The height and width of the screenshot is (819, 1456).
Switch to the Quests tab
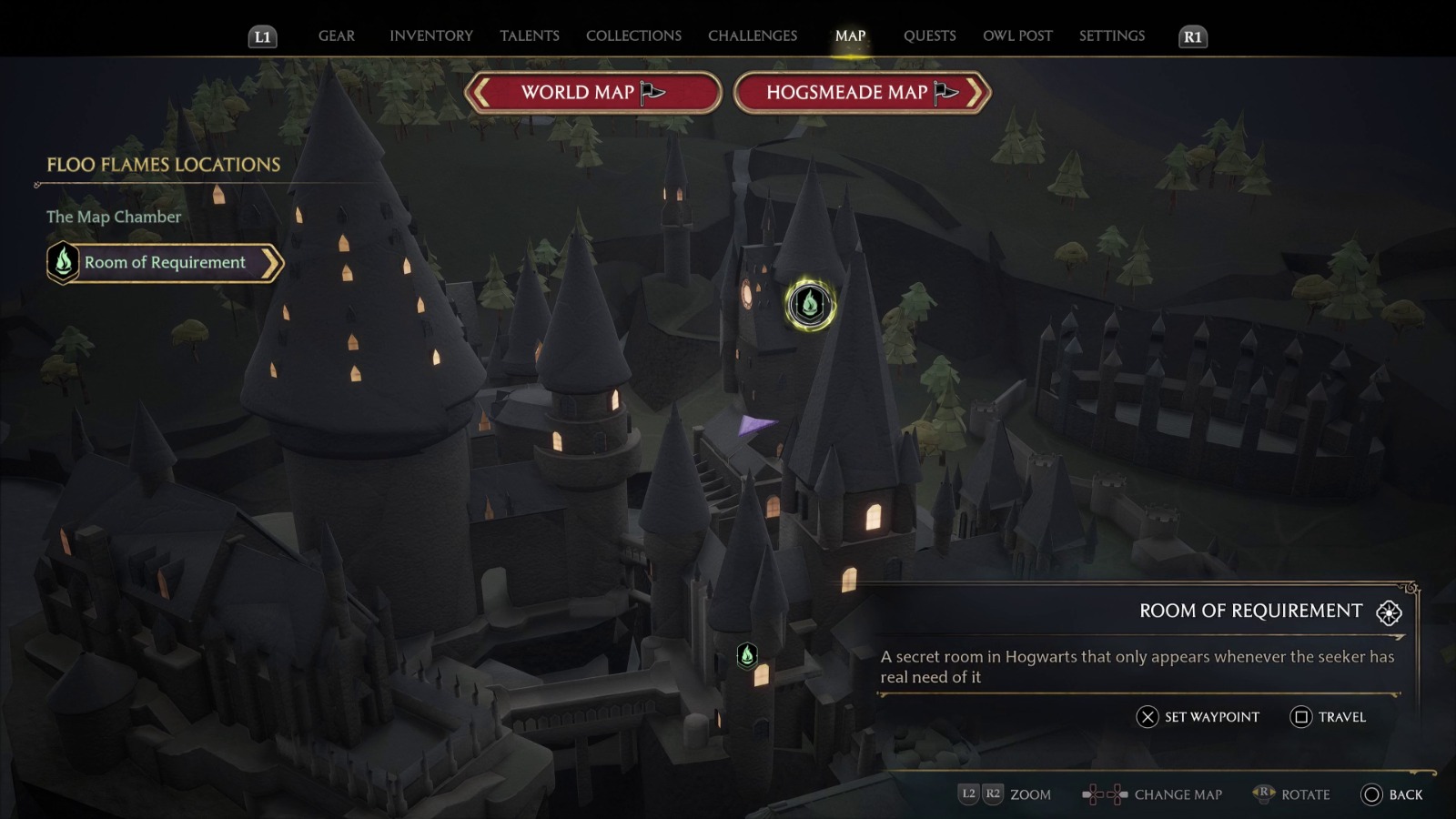tap(930, 36)
